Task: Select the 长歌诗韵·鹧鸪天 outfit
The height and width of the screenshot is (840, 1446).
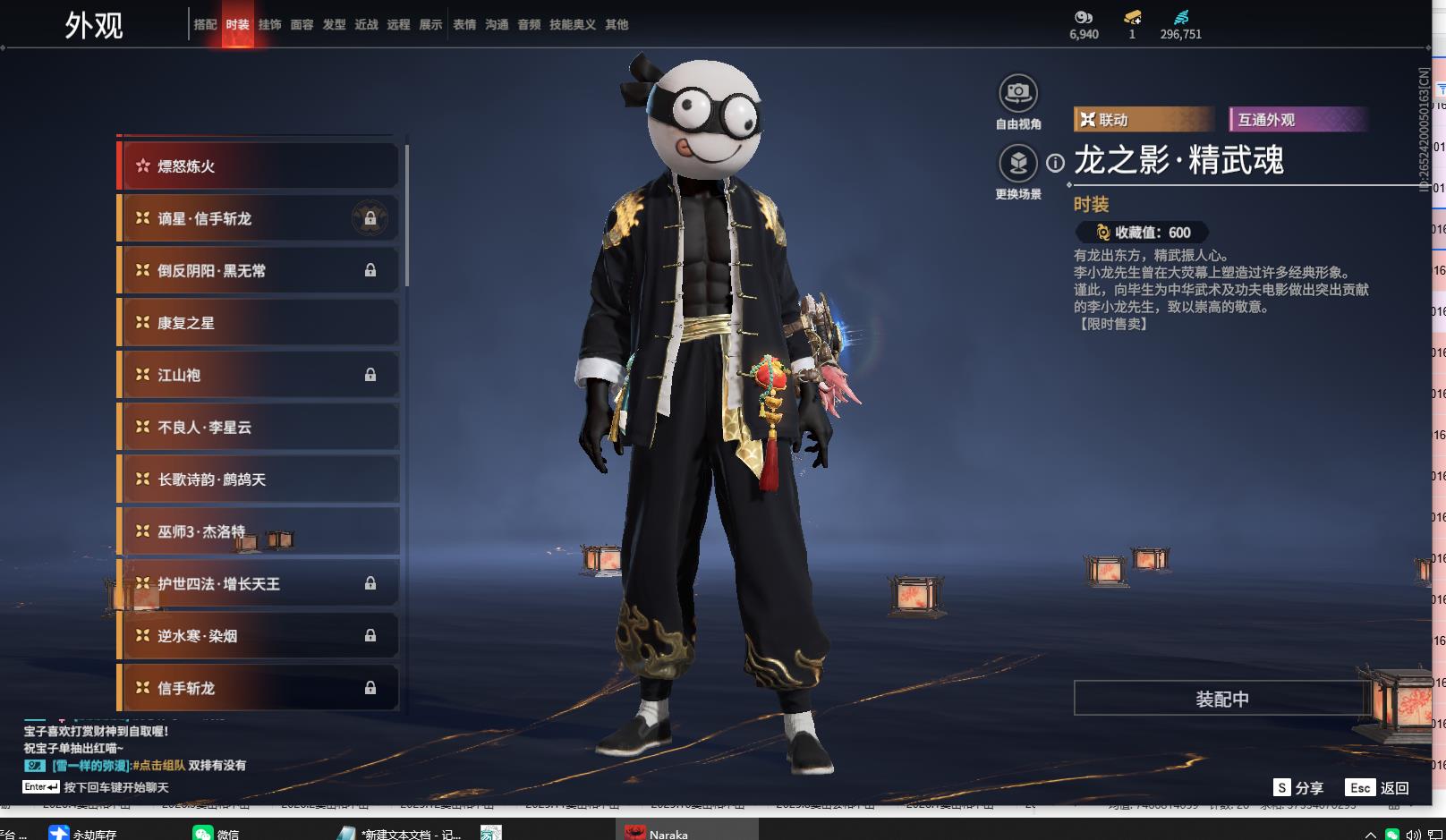Action: 258,479
